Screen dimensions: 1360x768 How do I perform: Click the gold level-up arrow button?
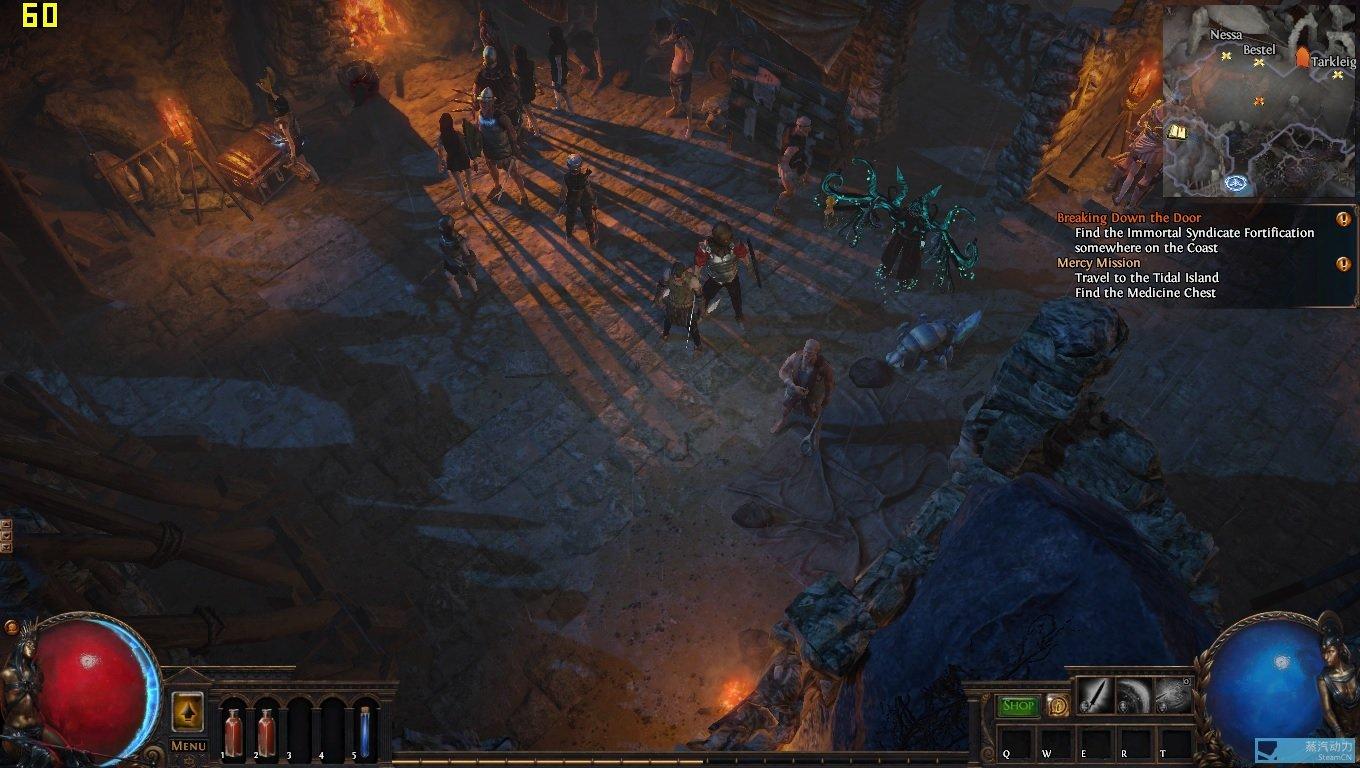(188, 711)
